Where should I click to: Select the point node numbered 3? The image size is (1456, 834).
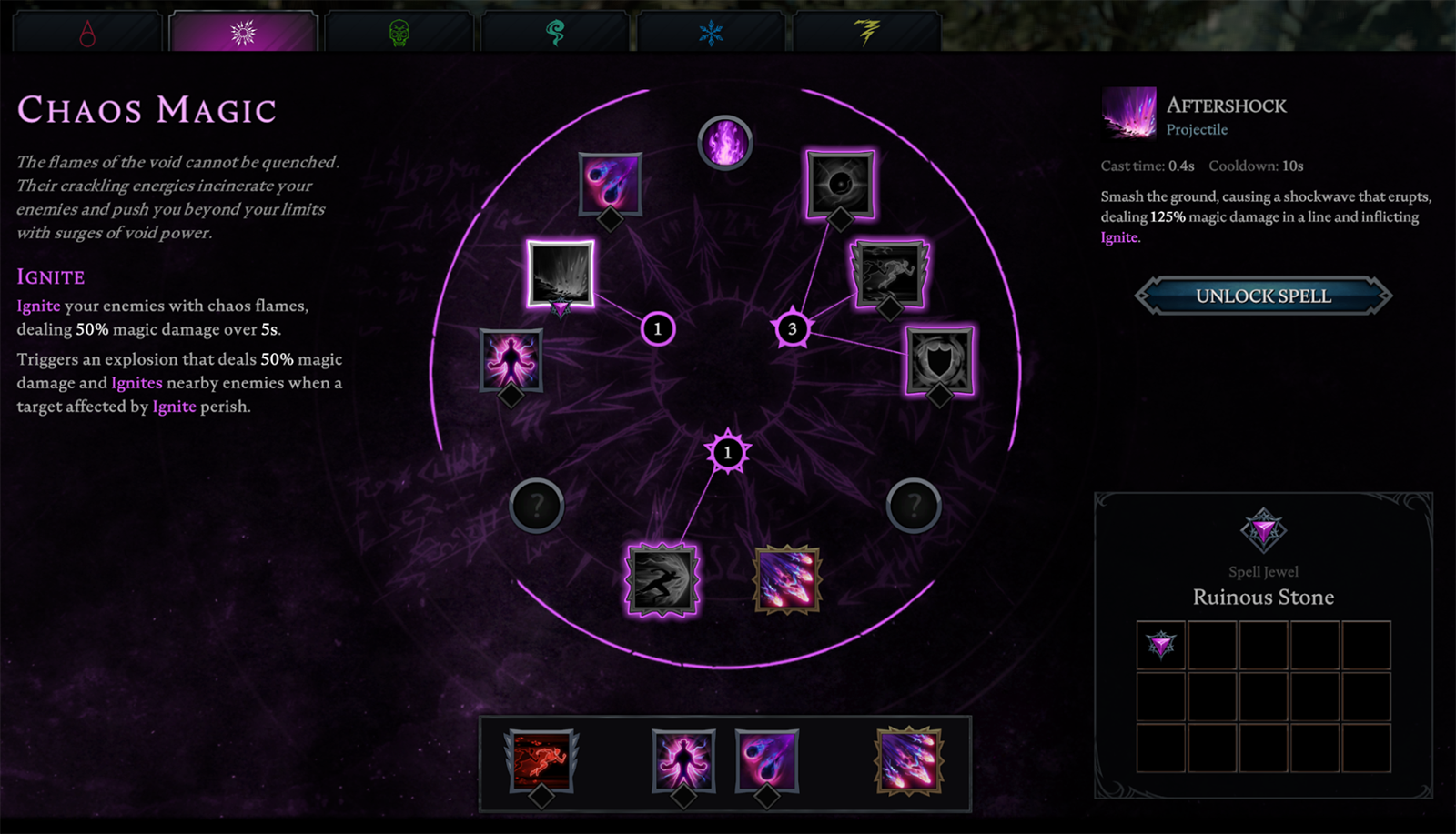click(x=792, y=328)
